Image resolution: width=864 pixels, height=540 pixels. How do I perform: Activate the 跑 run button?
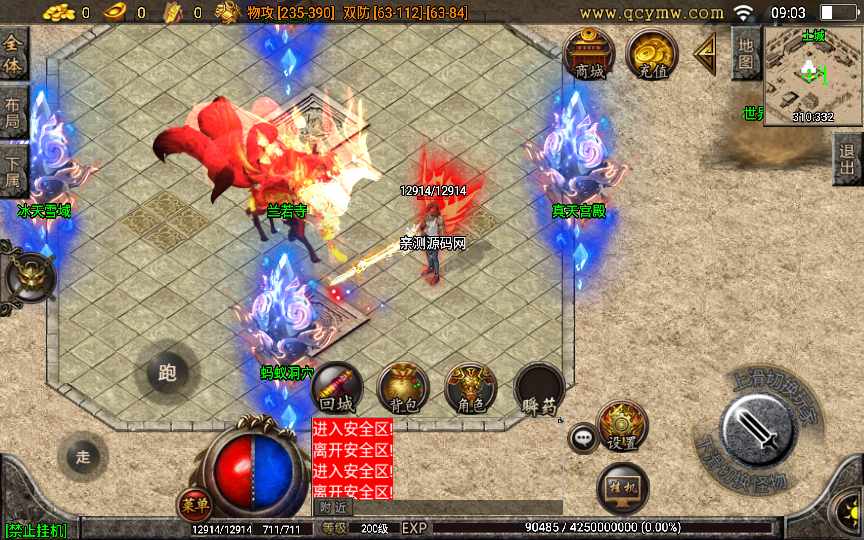tap(167, 373)
